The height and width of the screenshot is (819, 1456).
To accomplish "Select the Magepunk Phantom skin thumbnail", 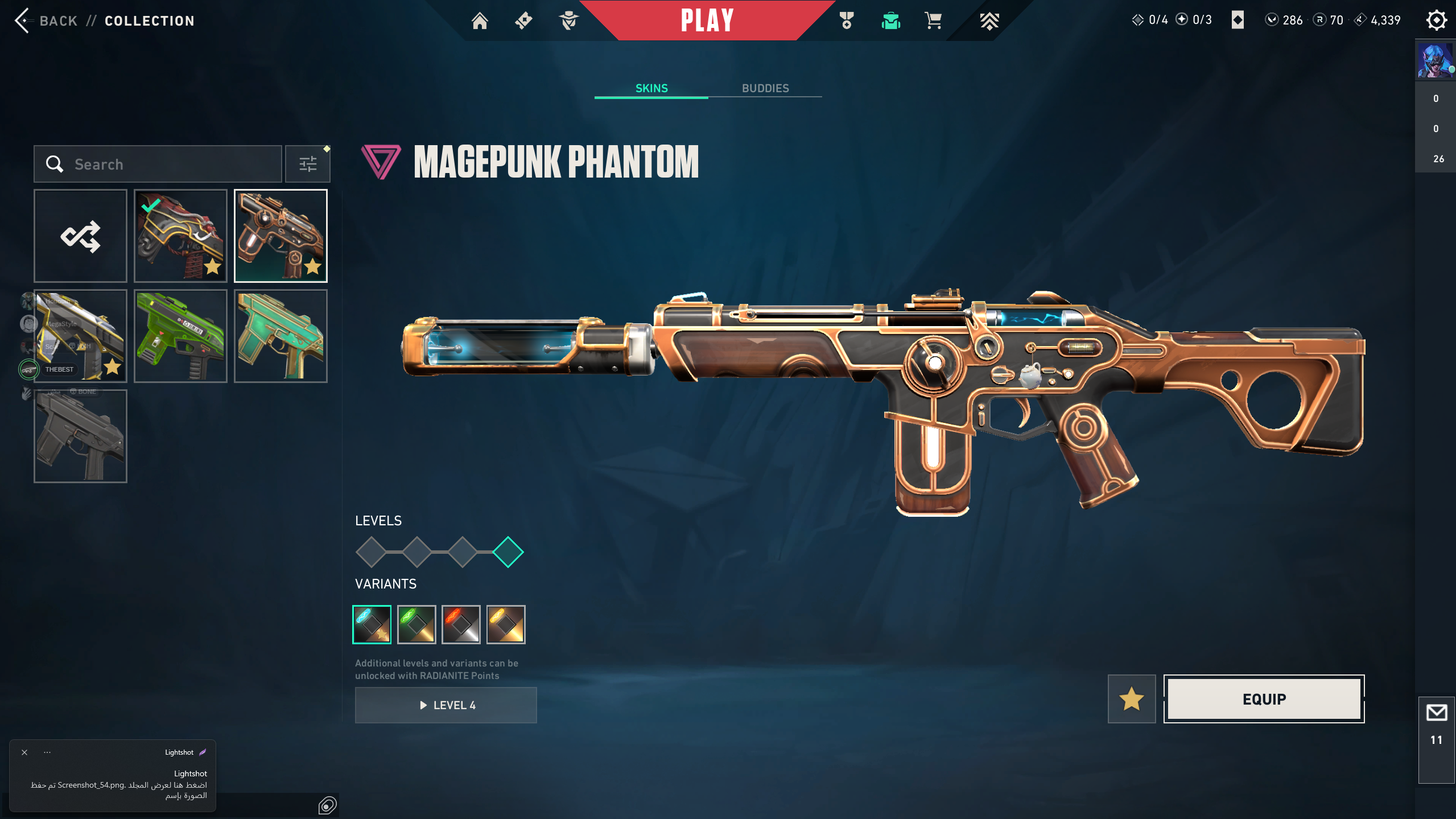I will coord(281,236).
